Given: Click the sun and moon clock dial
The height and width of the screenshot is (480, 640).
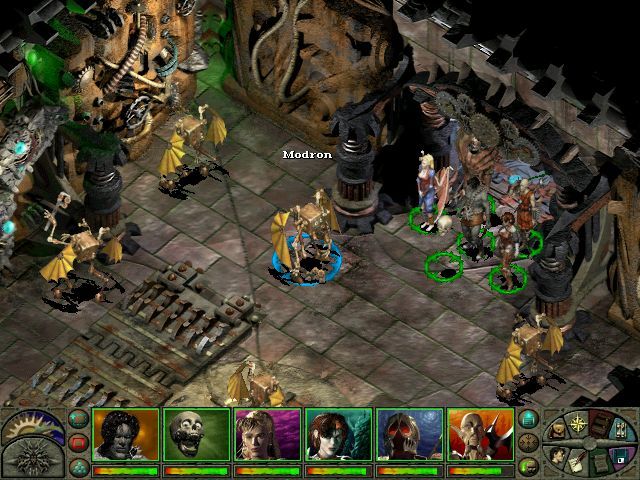Looking at the screenshot, I should click(32, 425).
